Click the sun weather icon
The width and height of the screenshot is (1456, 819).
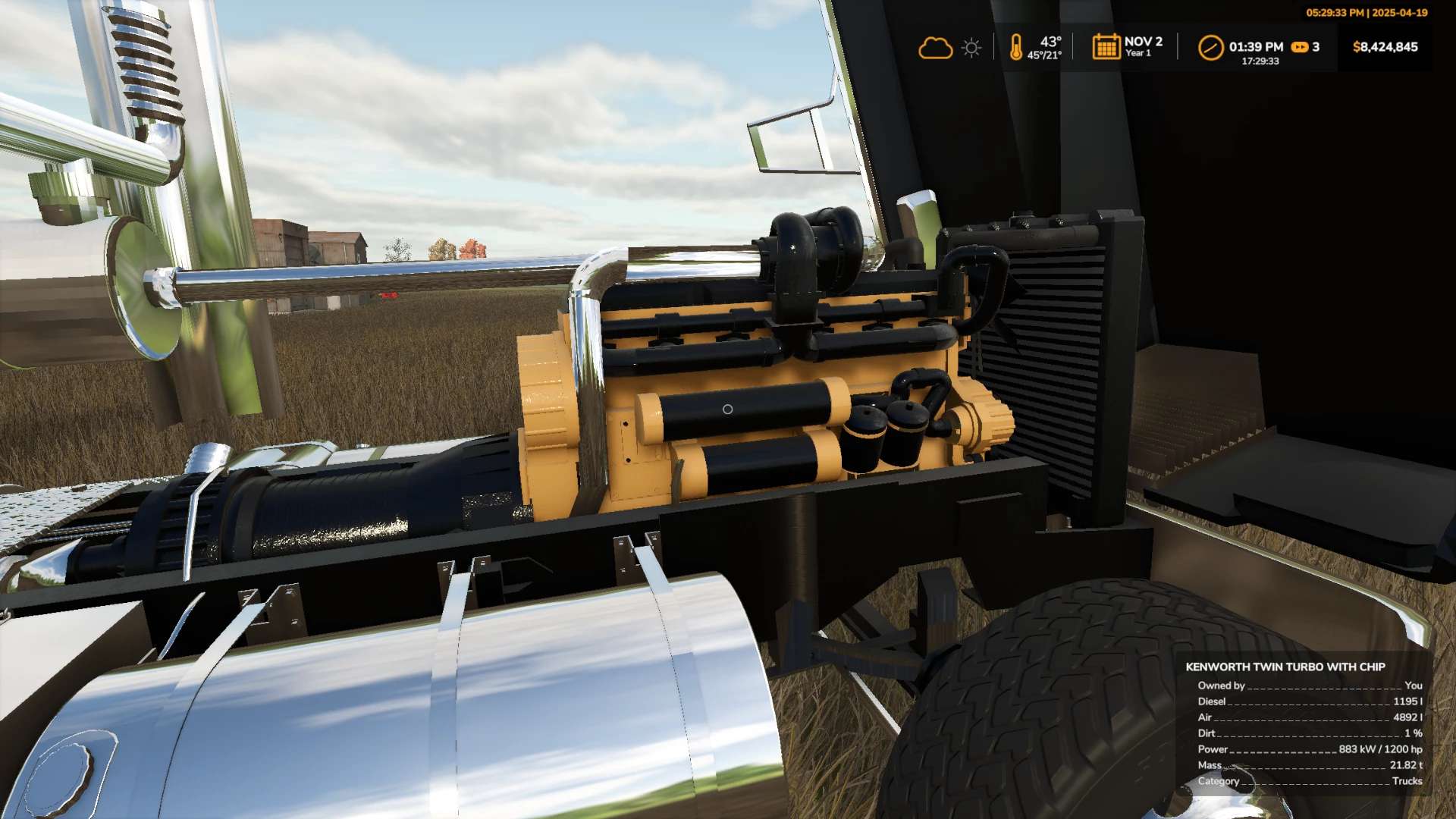point(971,48)
